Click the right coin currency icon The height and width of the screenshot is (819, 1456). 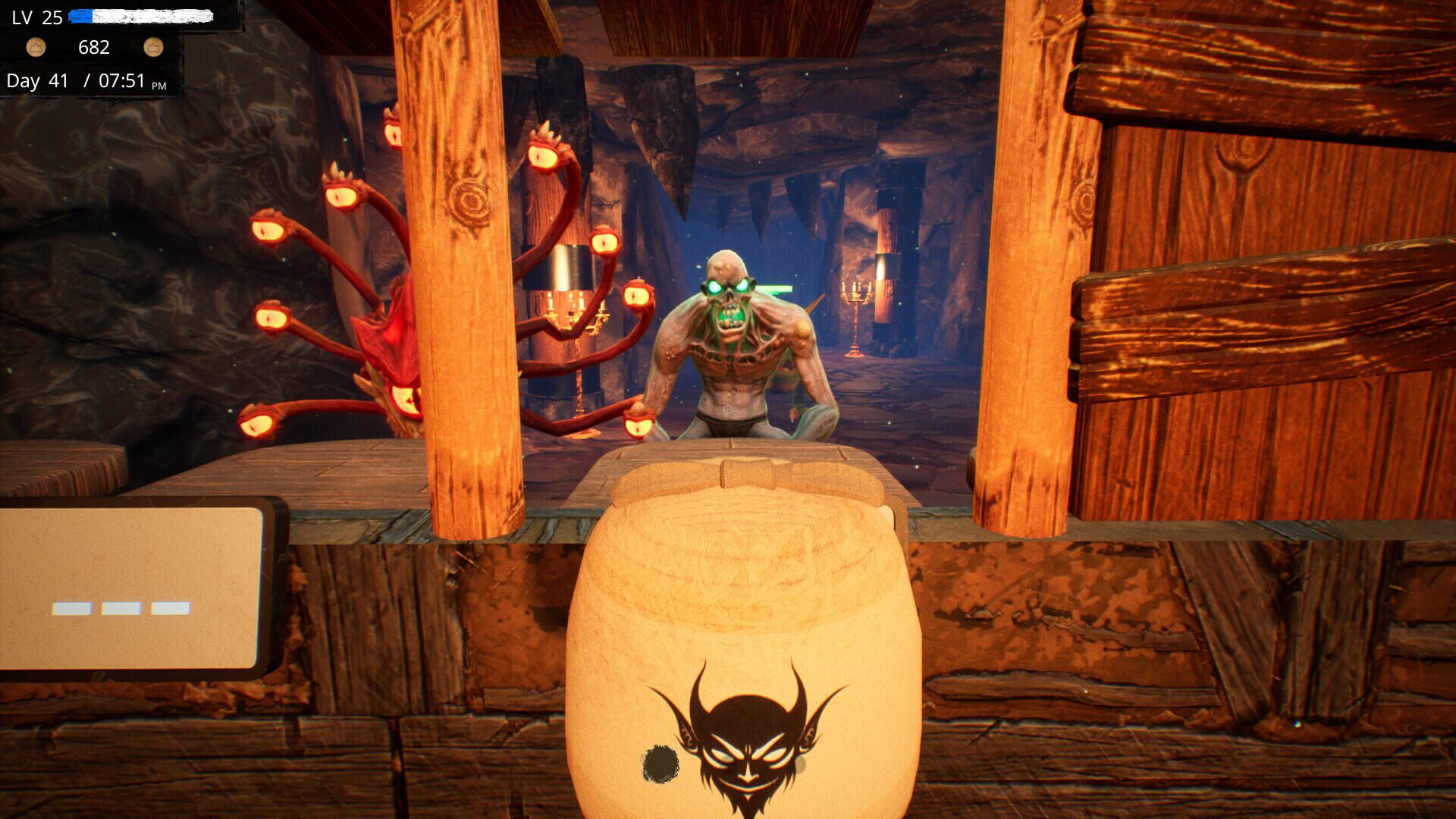154,48
